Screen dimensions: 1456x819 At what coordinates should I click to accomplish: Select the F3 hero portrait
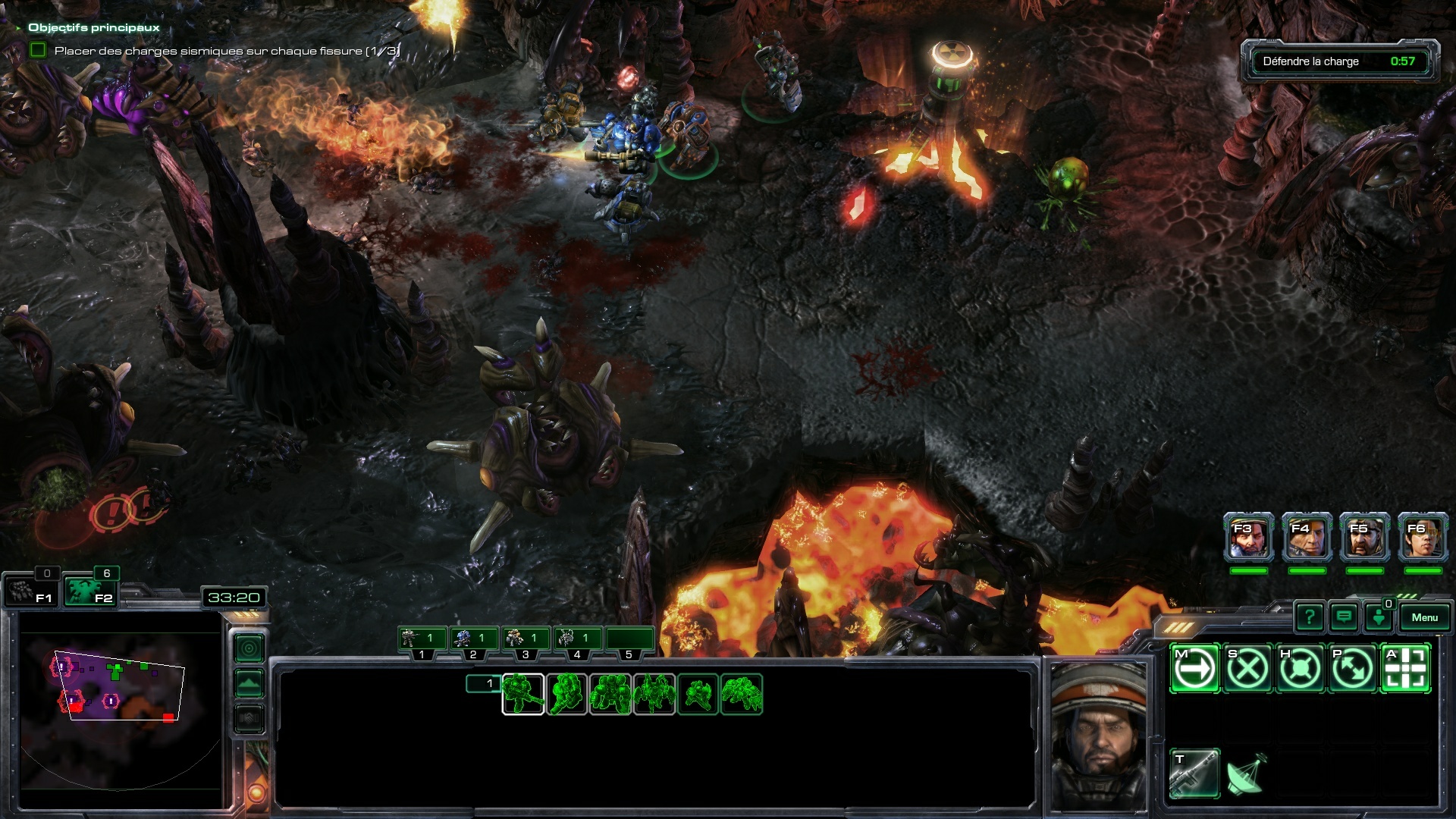tap(1248, 538)
